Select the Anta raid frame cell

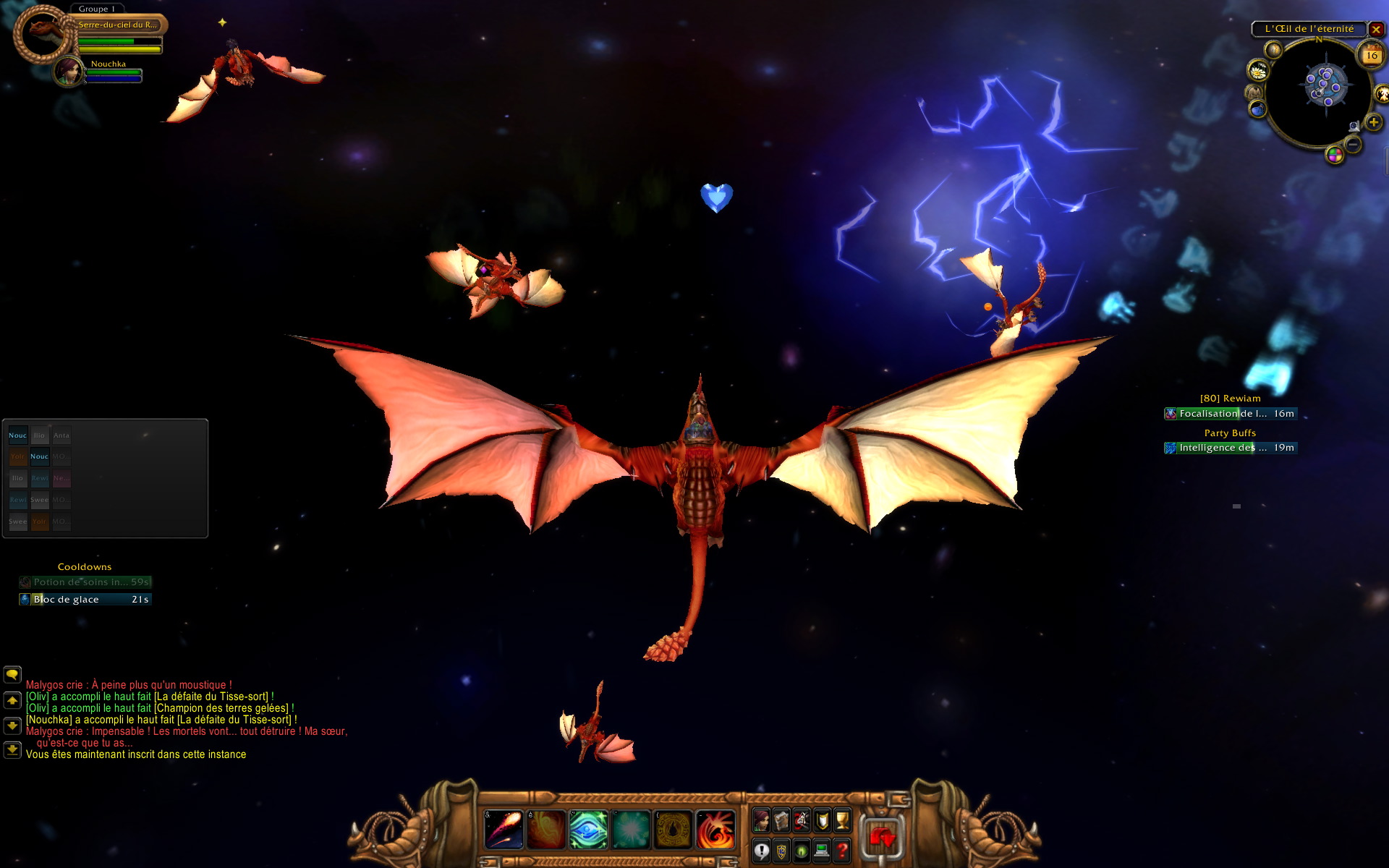point(61,435)
